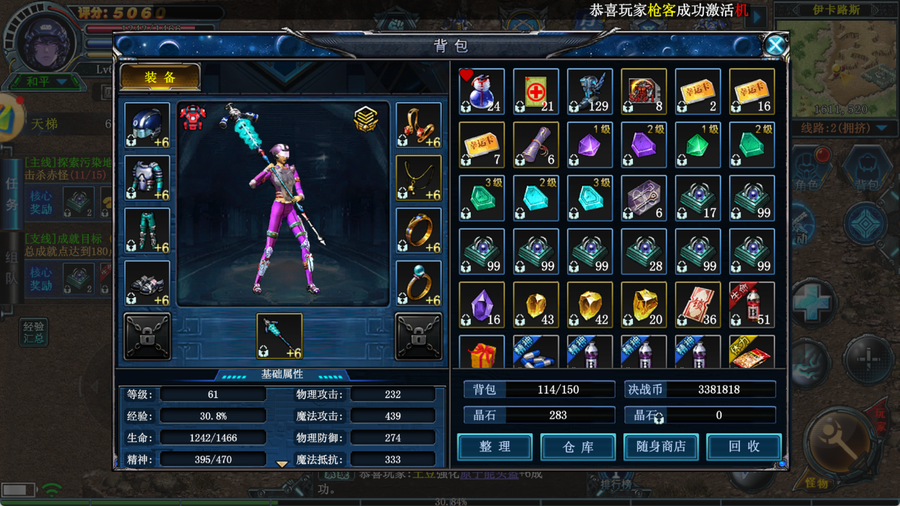Screen dimensions: 900x506
Task: Choose the 回收 recycle button
Action: 743,446
